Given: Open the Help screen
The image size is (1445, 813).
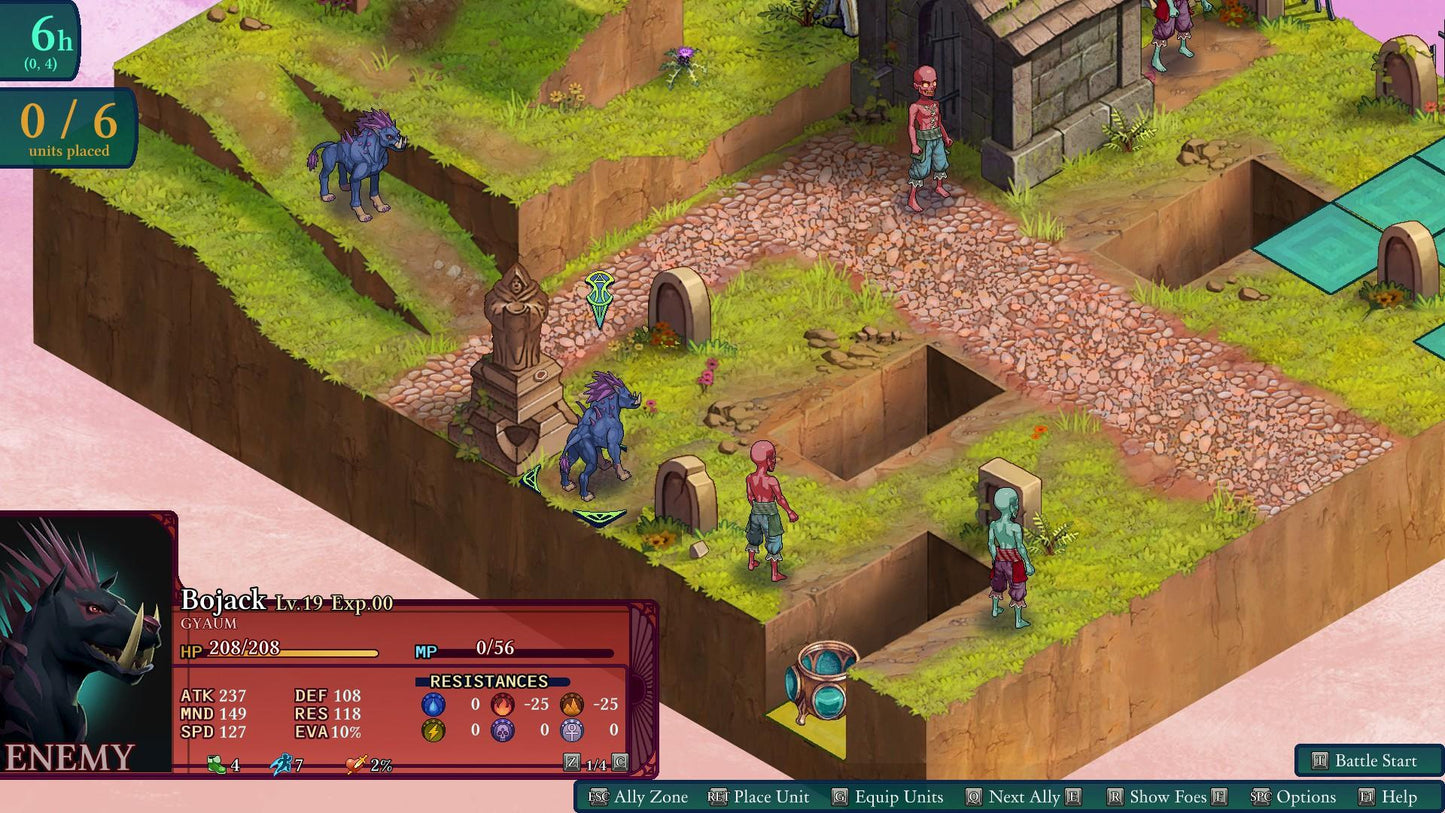Looking at the screenshot, I should pyautogui.click(x=1388, y=797).
